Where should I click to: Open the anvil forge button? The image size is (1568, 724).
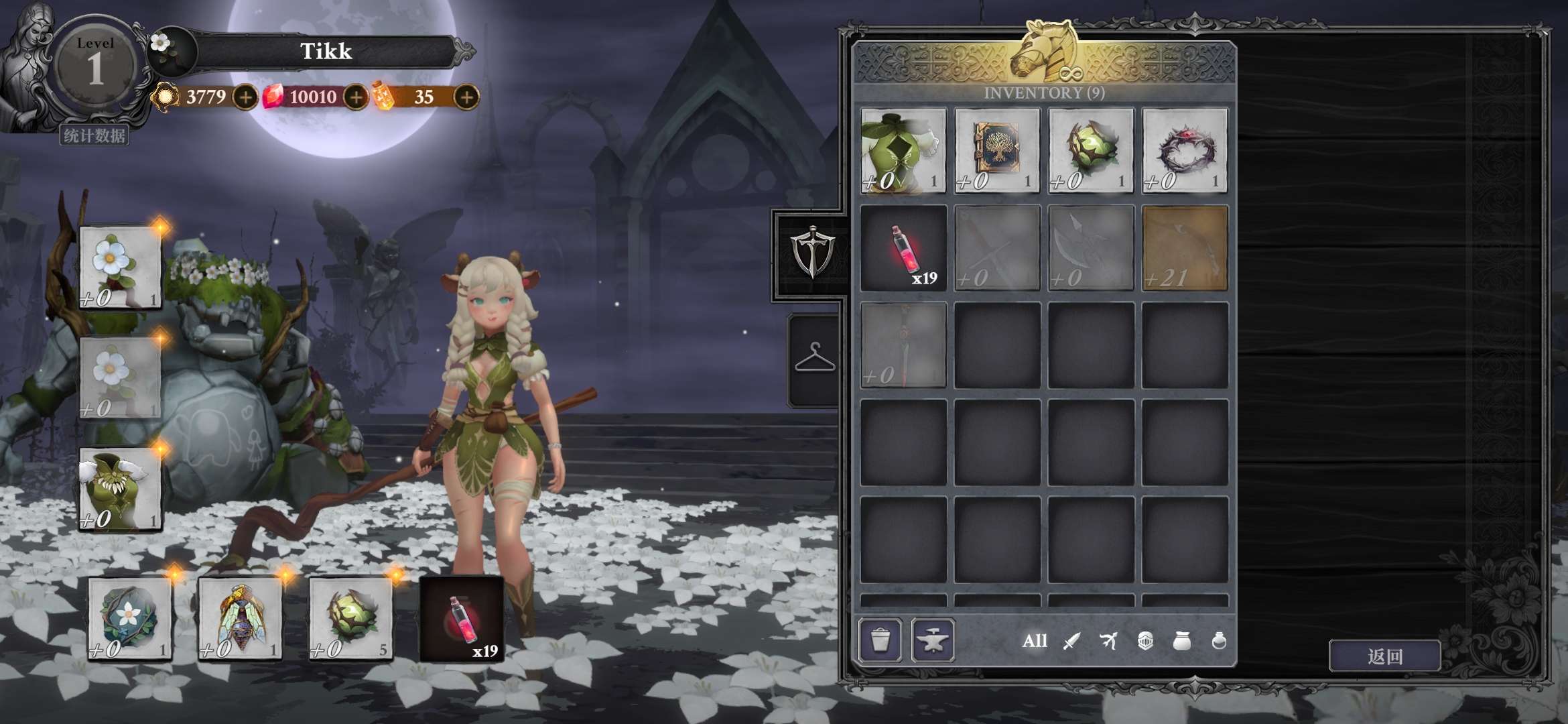933,641
